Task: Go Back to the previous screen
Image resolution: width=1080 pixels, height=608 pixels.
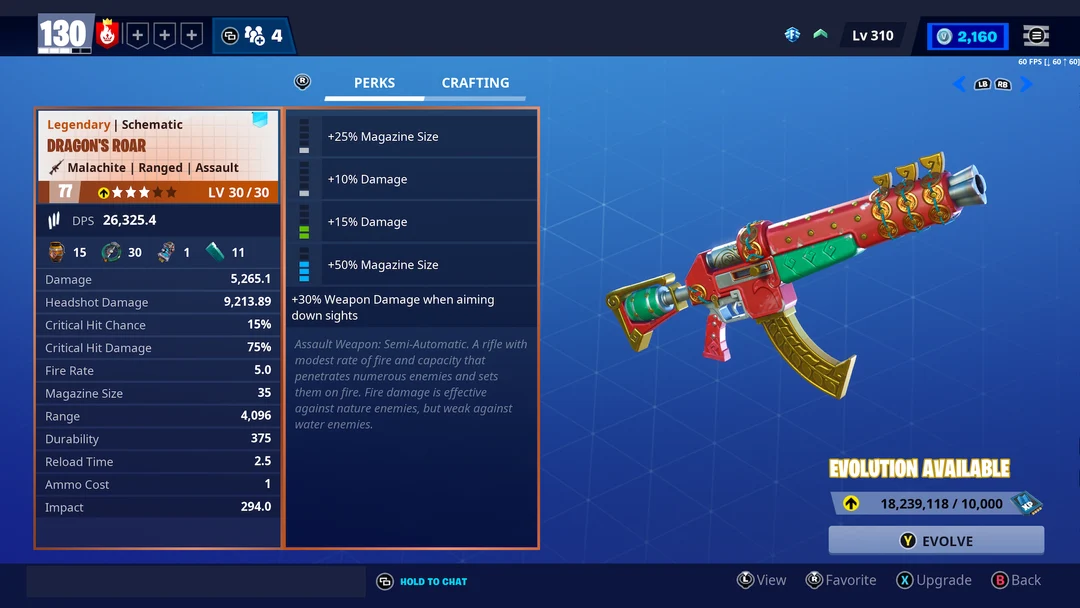Action: (x=1016, y=580)
